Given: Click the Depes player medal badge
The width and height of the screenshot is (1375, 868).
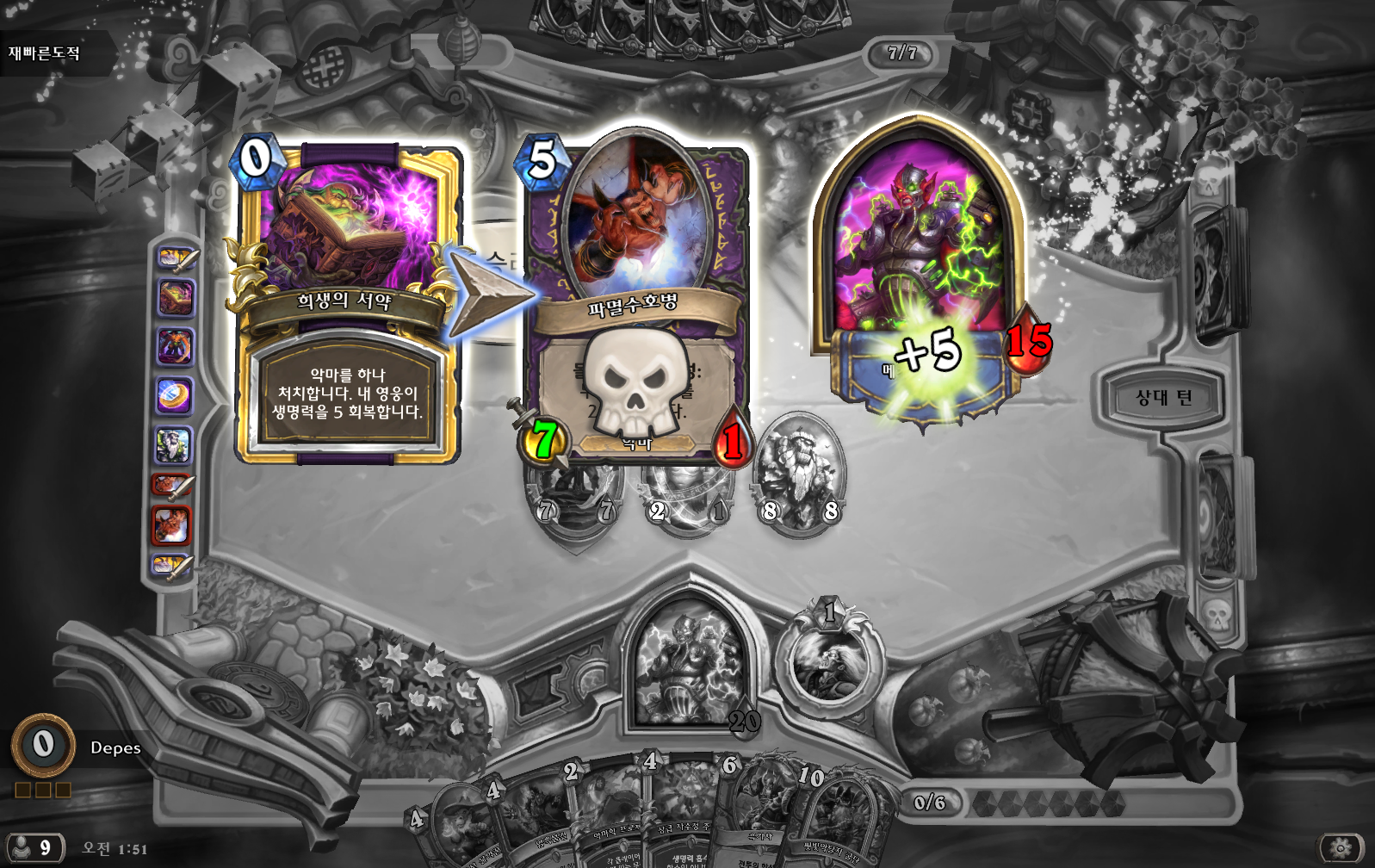Looking at the screenshot, I should tap(43, 745).
